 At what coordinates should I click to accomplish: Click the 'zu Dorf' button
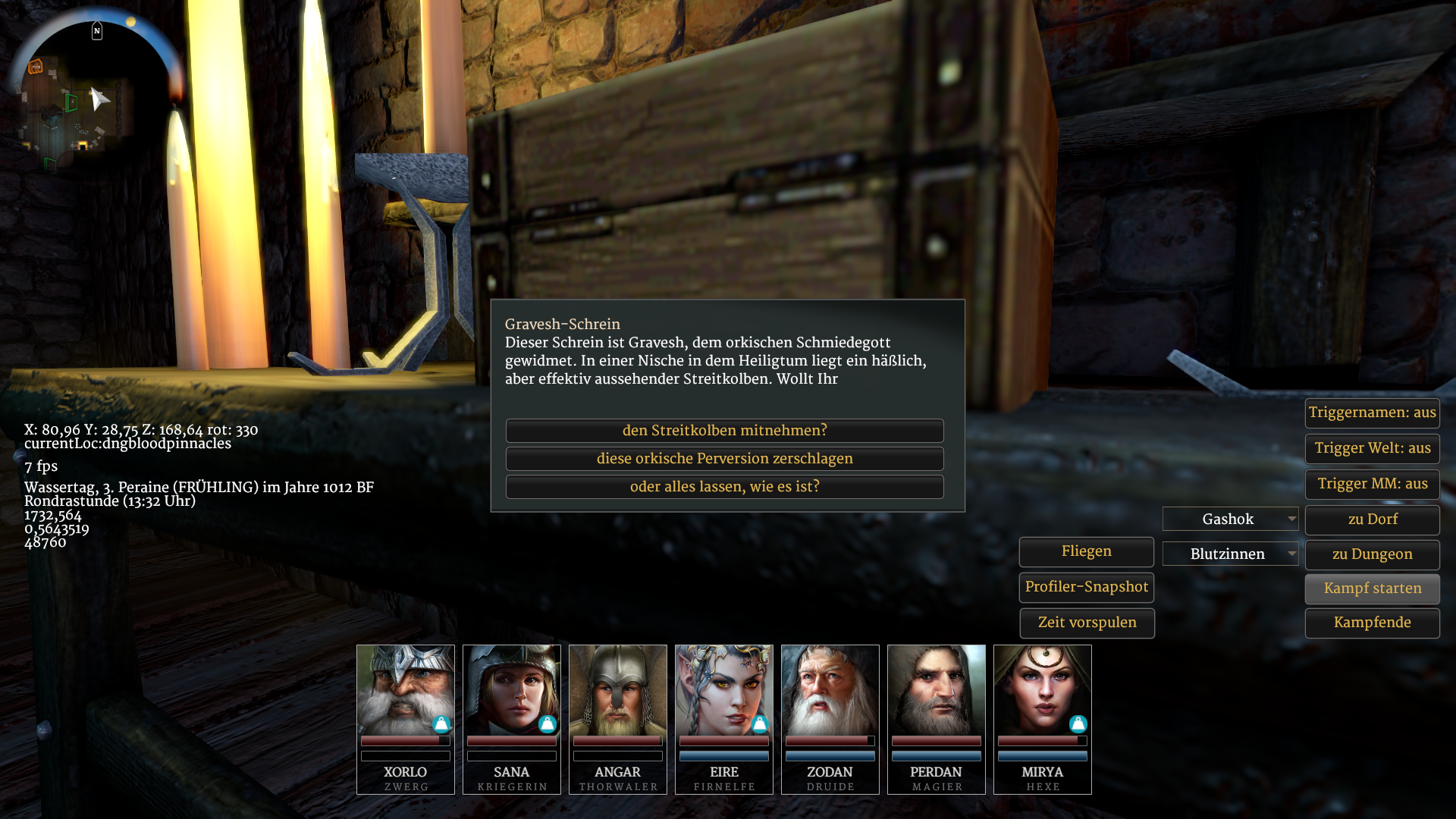click(x=1372, y=519)
